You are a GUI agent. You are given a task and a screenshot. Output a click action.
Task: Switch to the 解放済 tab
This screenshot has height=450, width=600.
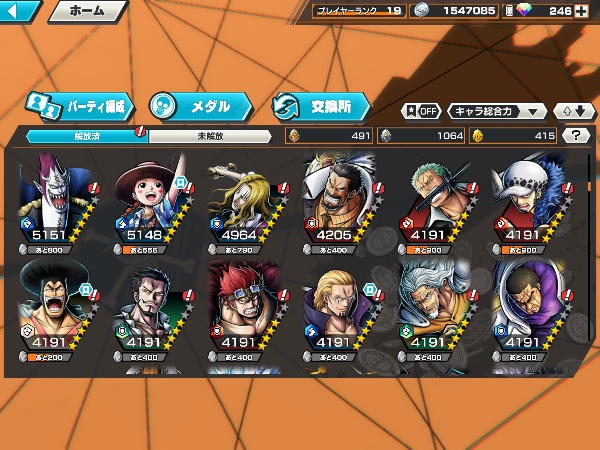[x=87, y=136]
